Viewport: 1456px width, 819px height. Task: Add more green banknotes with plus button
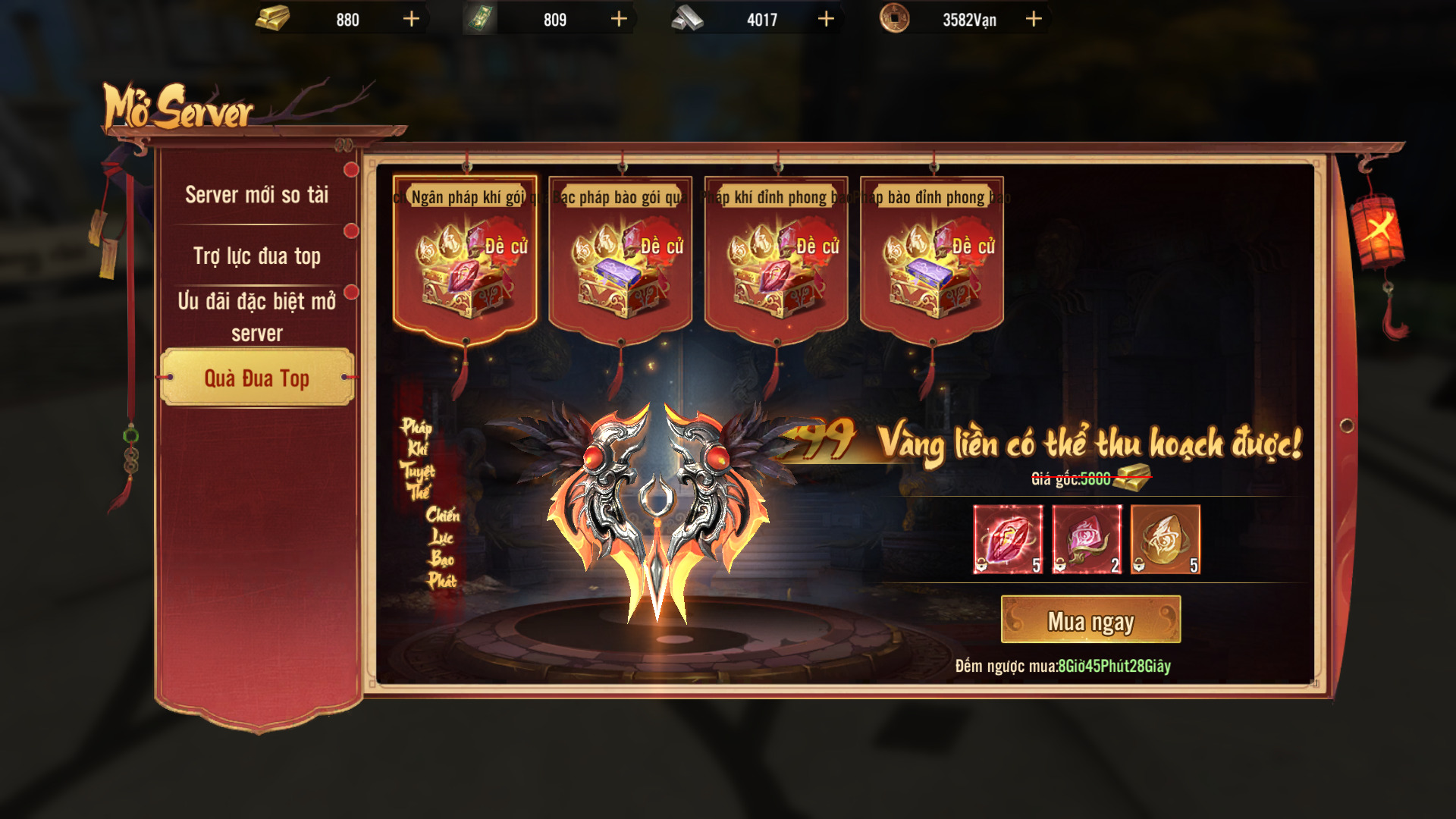click(619, 19)
